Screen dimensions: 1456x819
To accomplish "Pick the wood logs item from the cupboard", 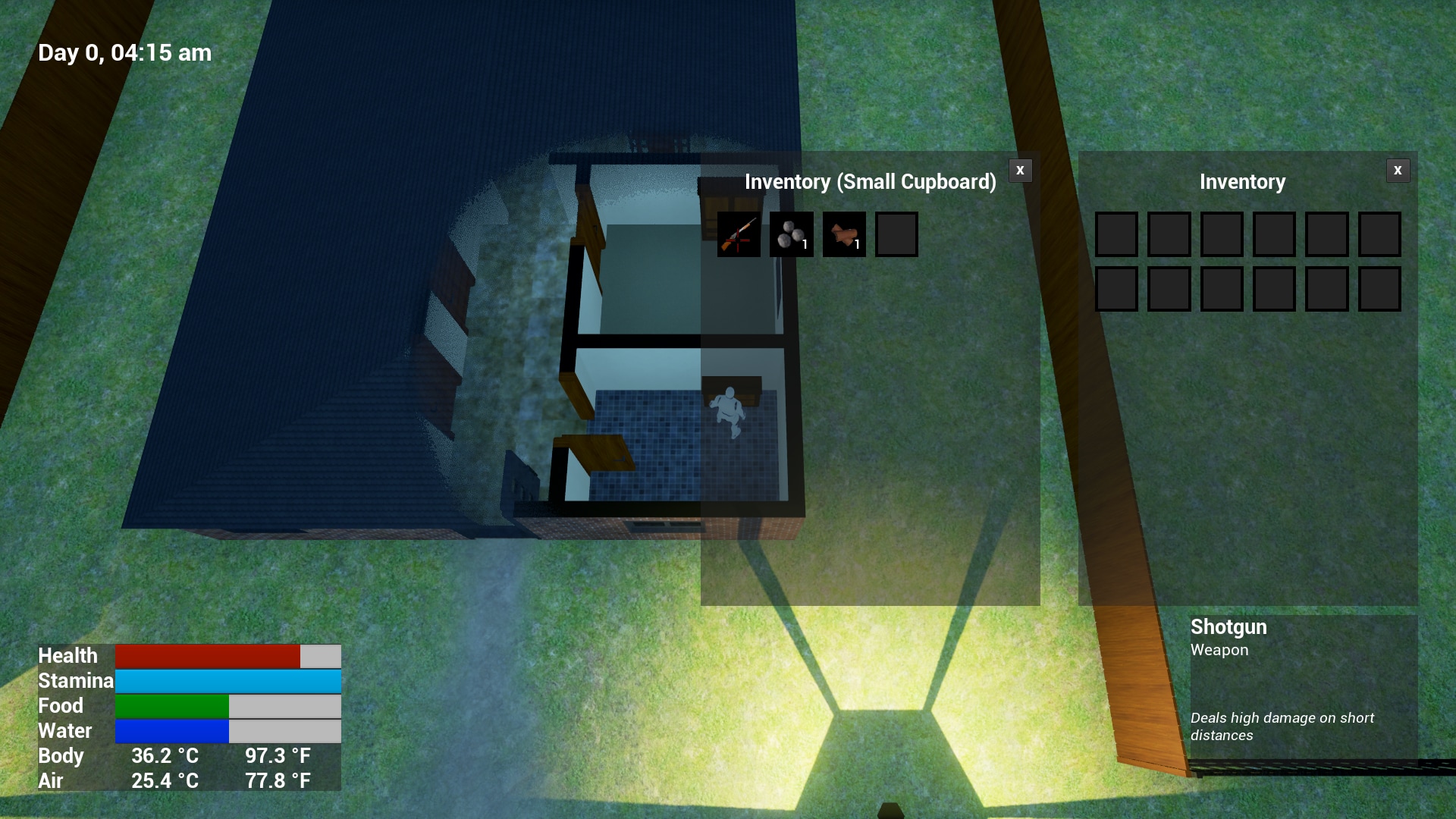I will coord(844,234).
